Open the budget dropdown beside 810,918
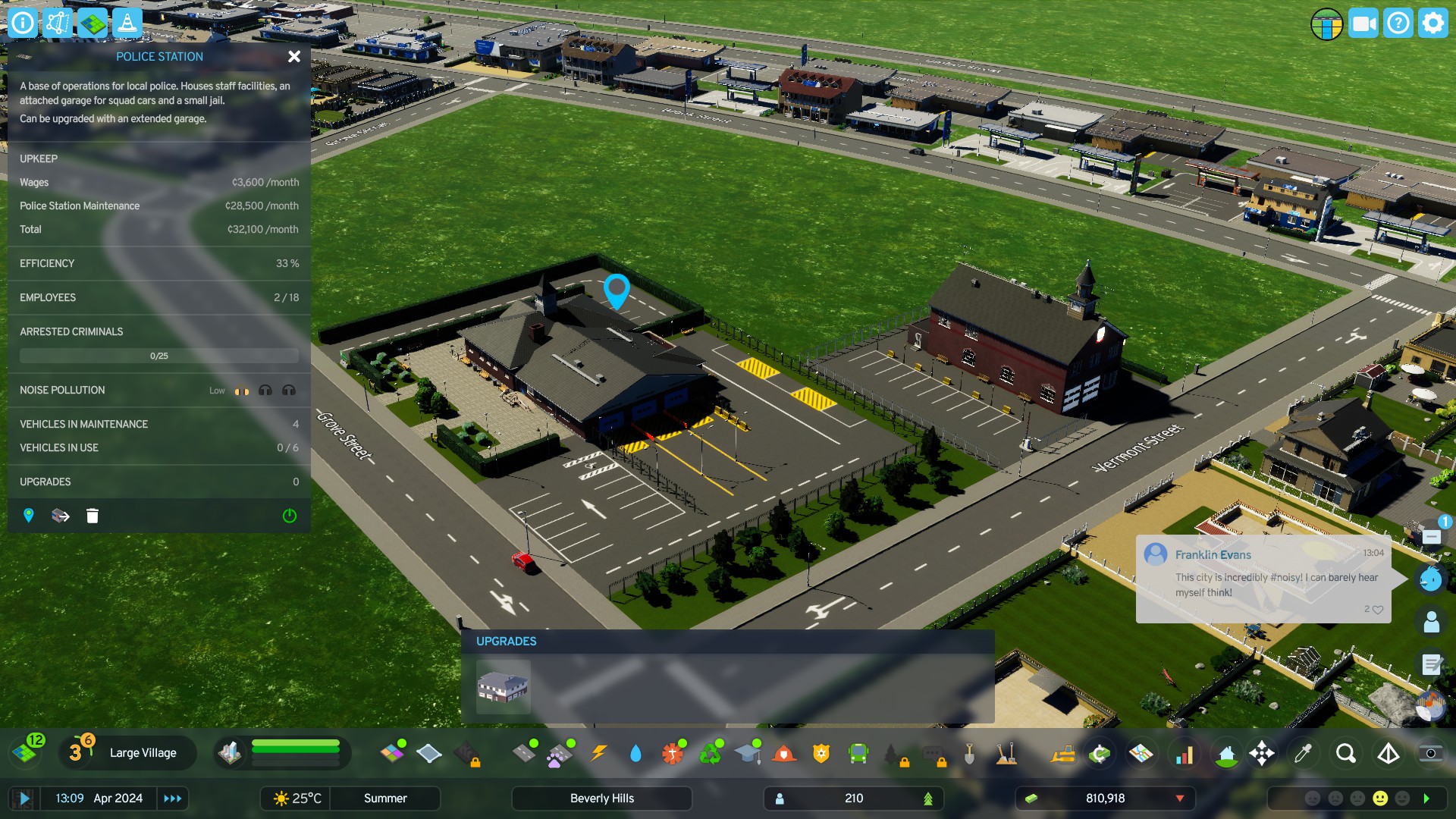Viewport: 1456px width, 819px height. 1180,798
